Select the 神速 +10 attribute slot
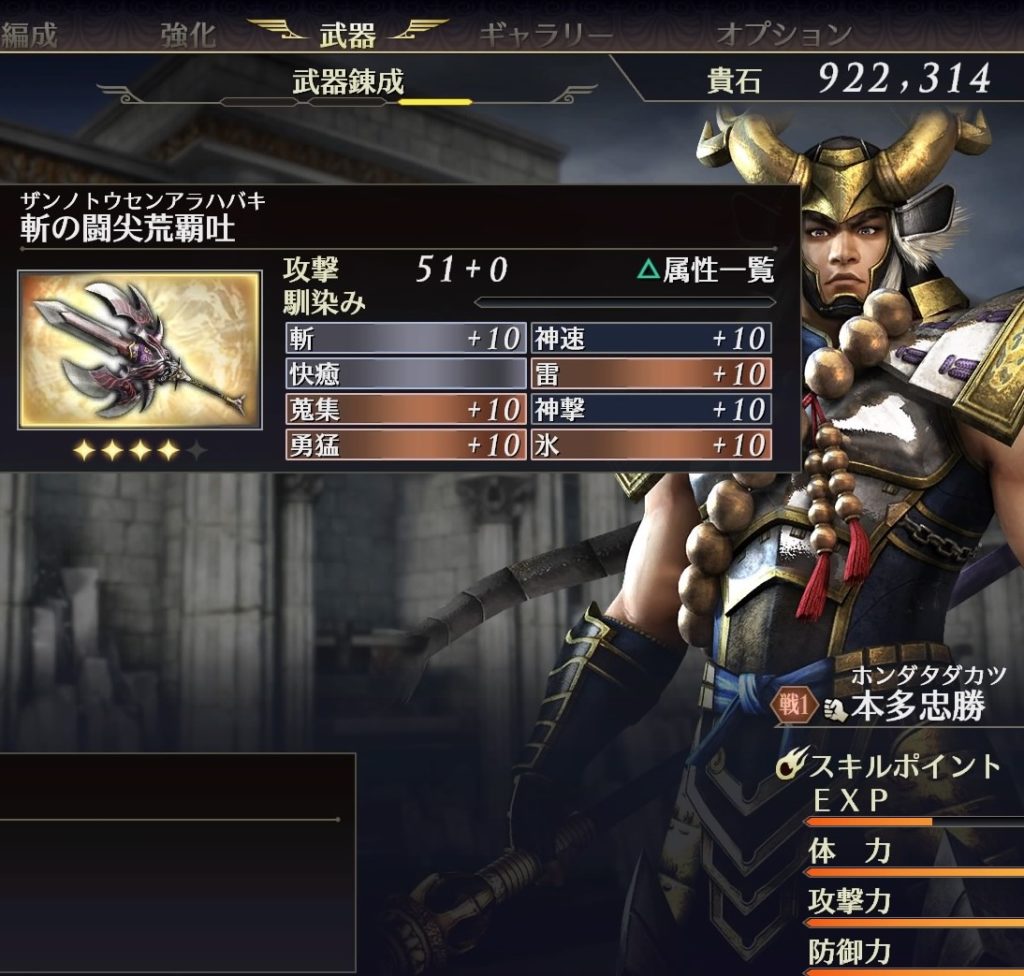This screenshot has height=976, width=1024. pyautogui.click(x=651, y=338)
